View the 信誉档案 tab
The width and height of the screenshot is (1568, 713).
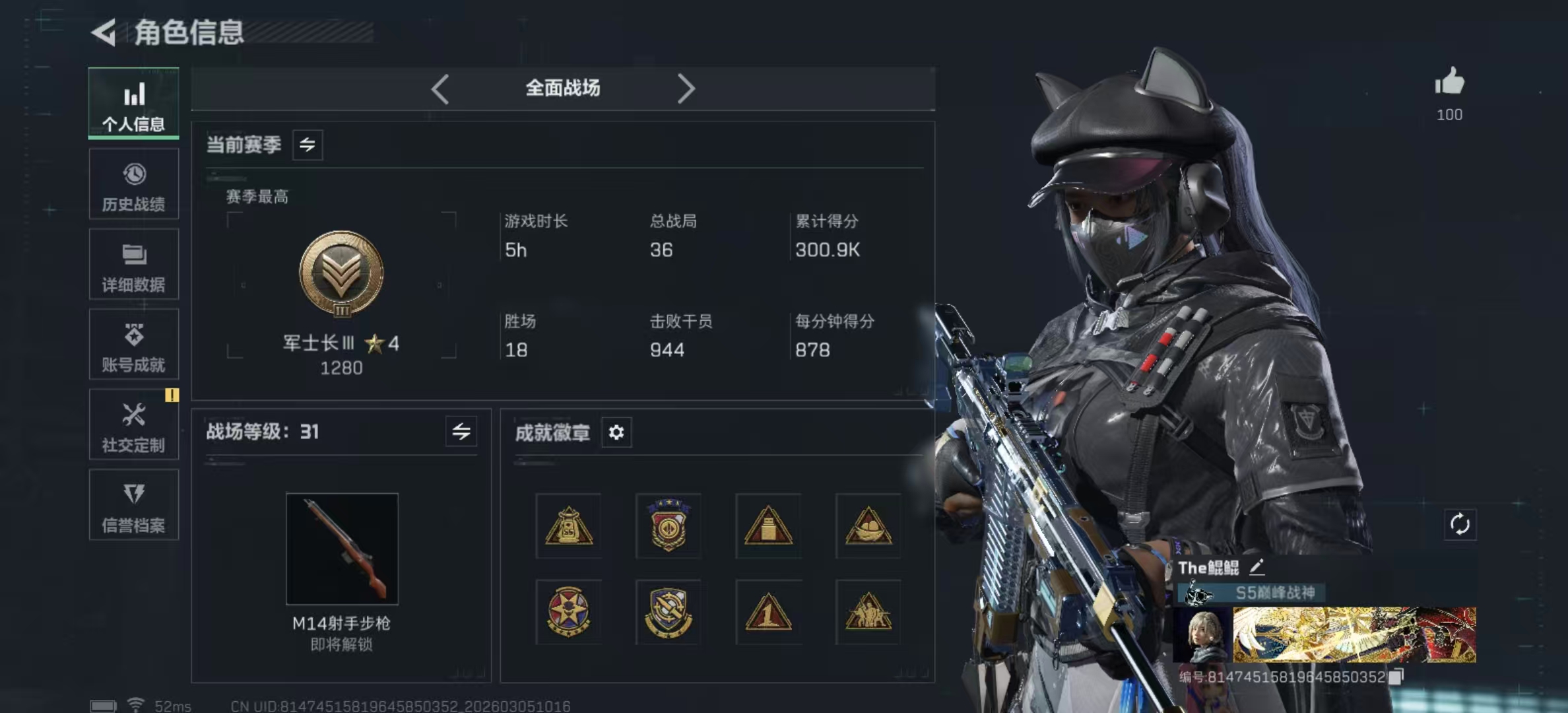[134, 506]
